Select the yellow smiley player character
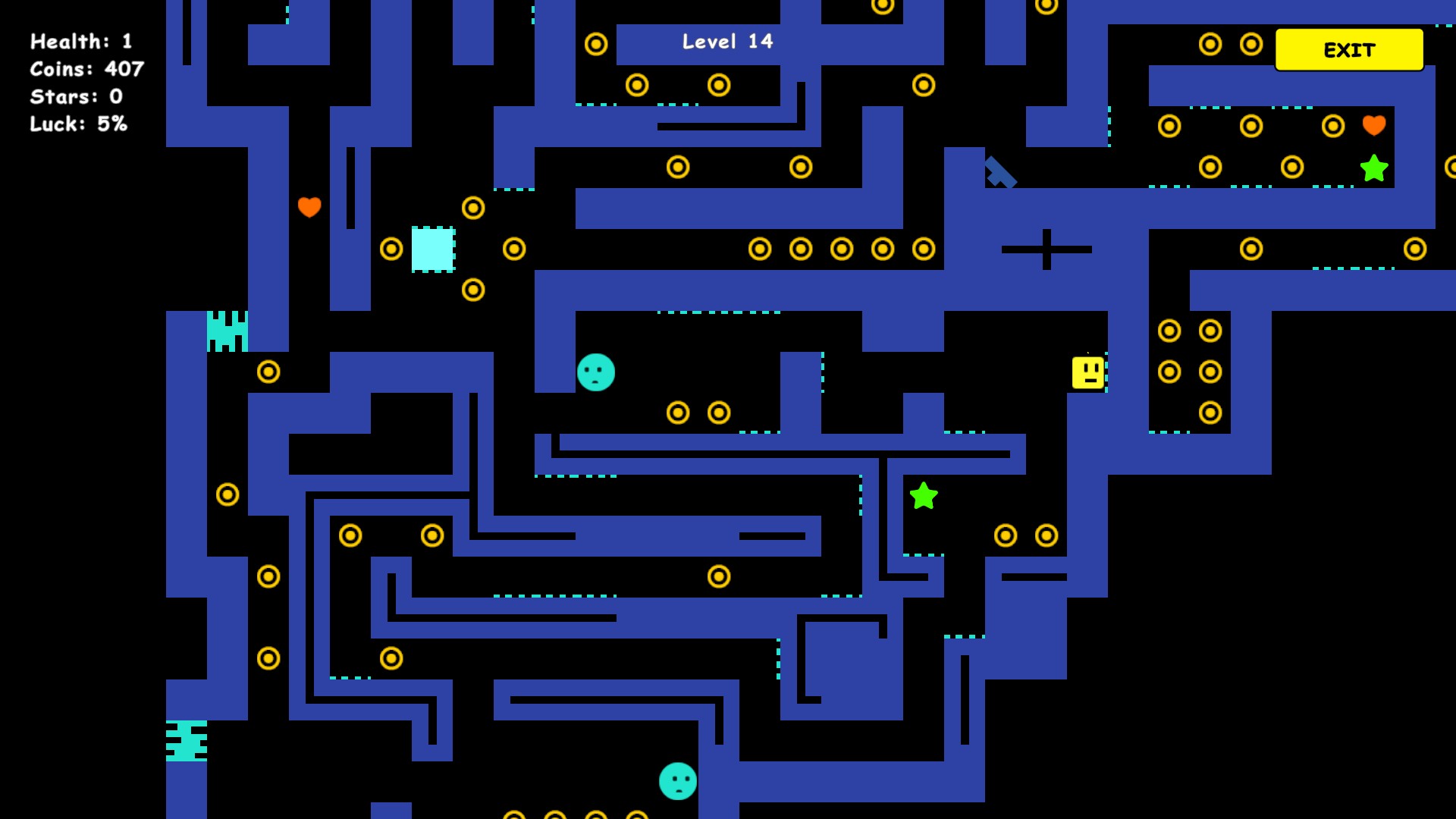Image resolution: width=1456 pixels, height=819 pixels. pos(1088,372)
